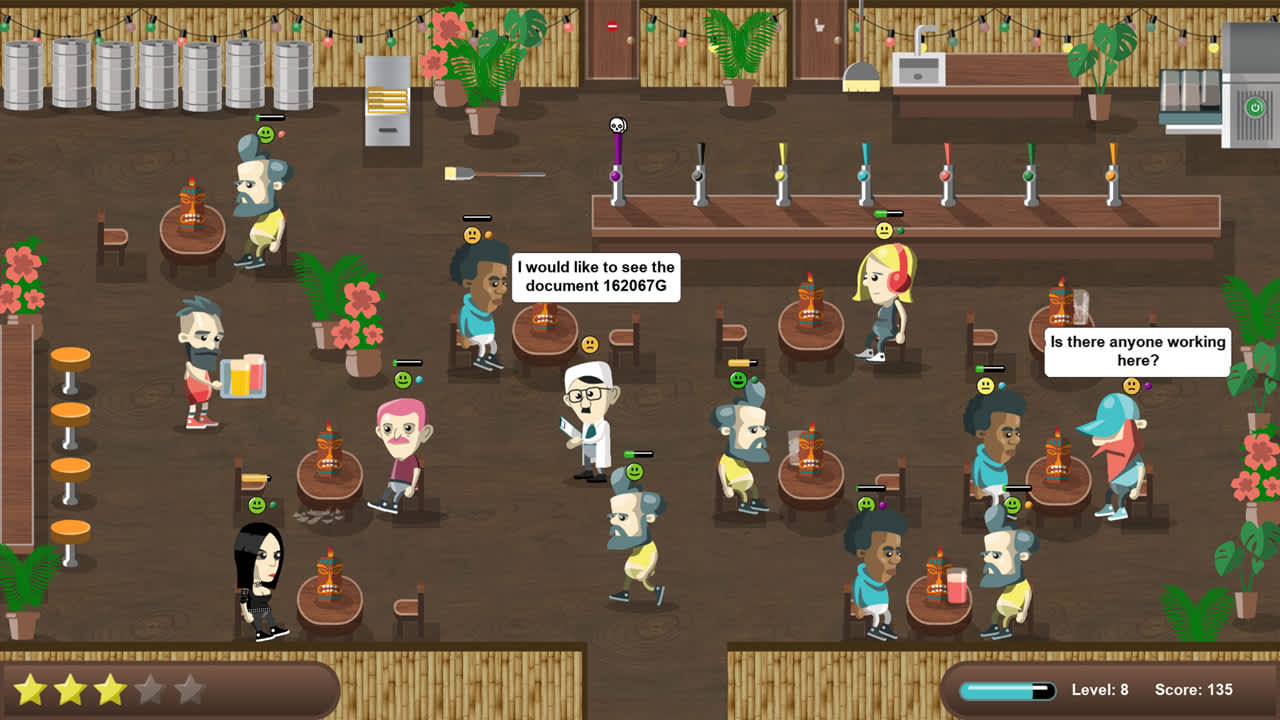Click the purple smiley near the blue-cap customer
Image resolution: width=1280 pixels, height=720 pixels.
coord(1132,384)
